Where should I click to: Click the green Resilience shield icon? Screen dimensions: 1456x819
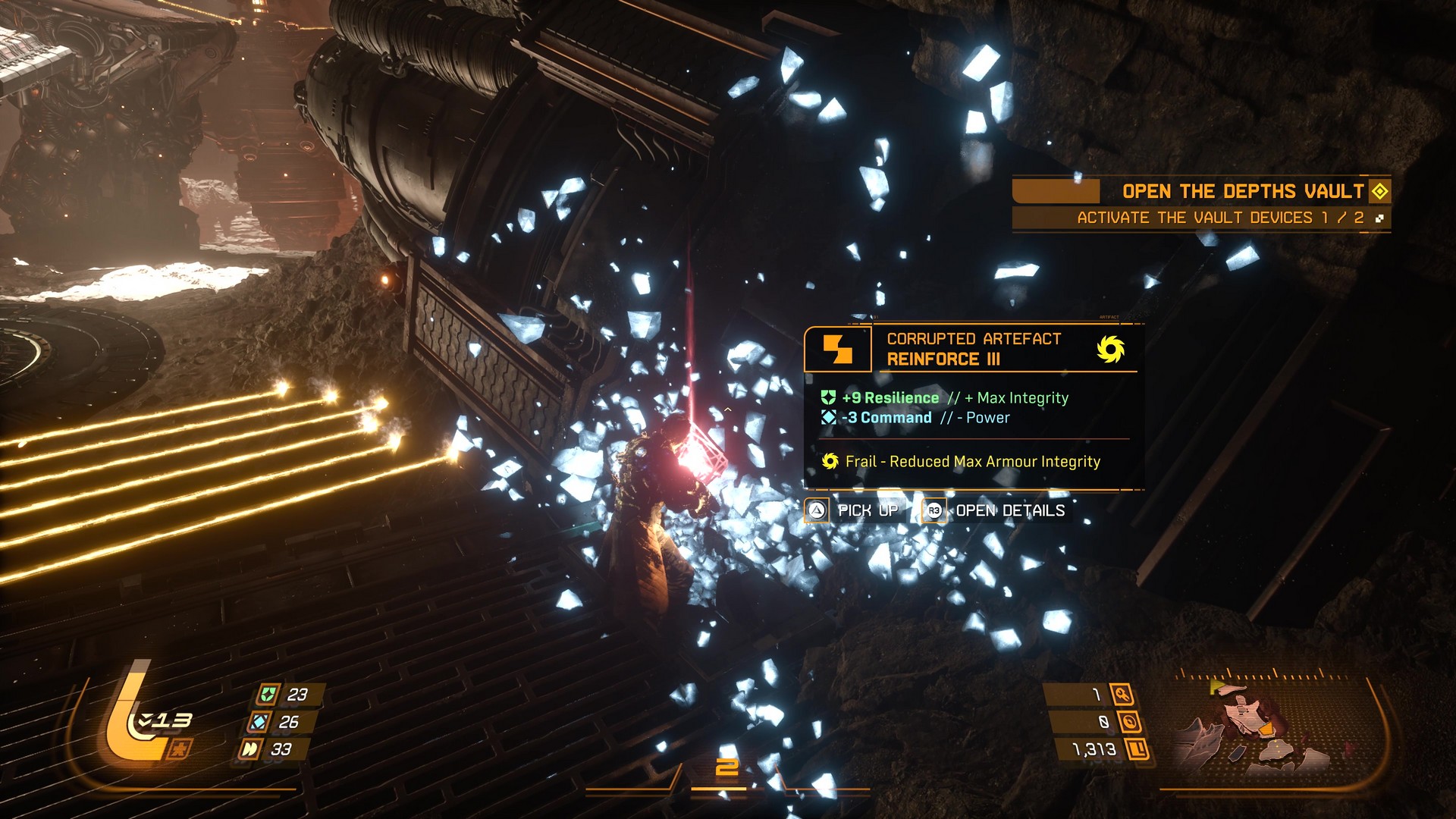[828, 397]
